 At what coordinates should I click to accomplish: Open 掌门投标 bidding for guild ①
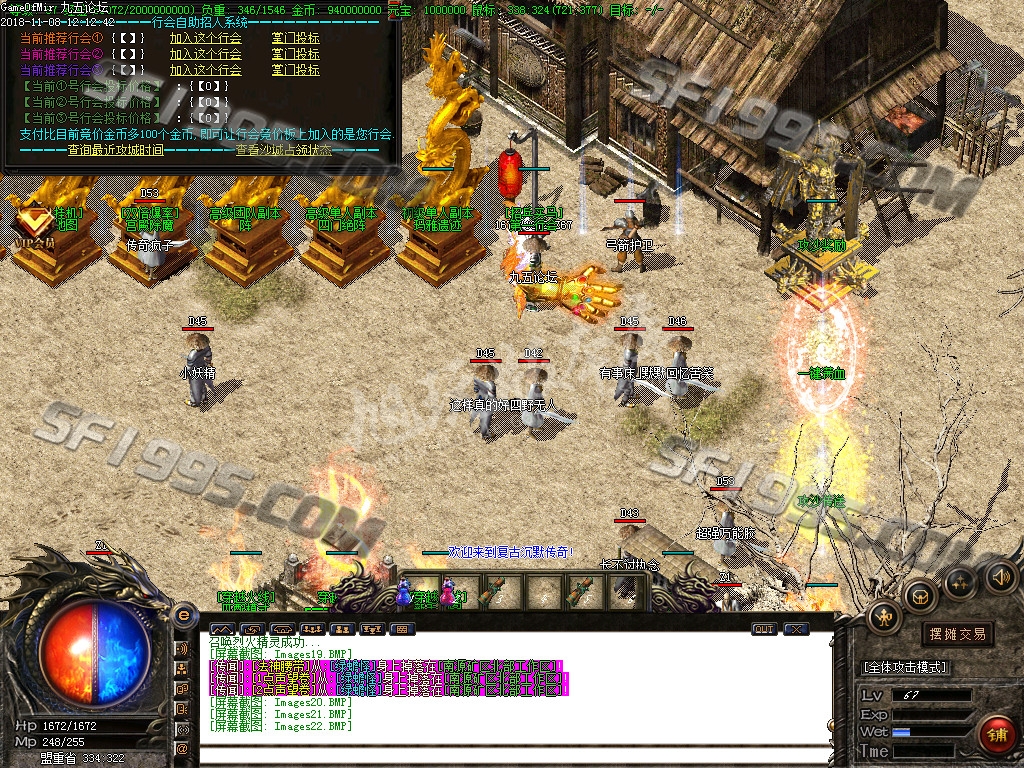(295, 38)
